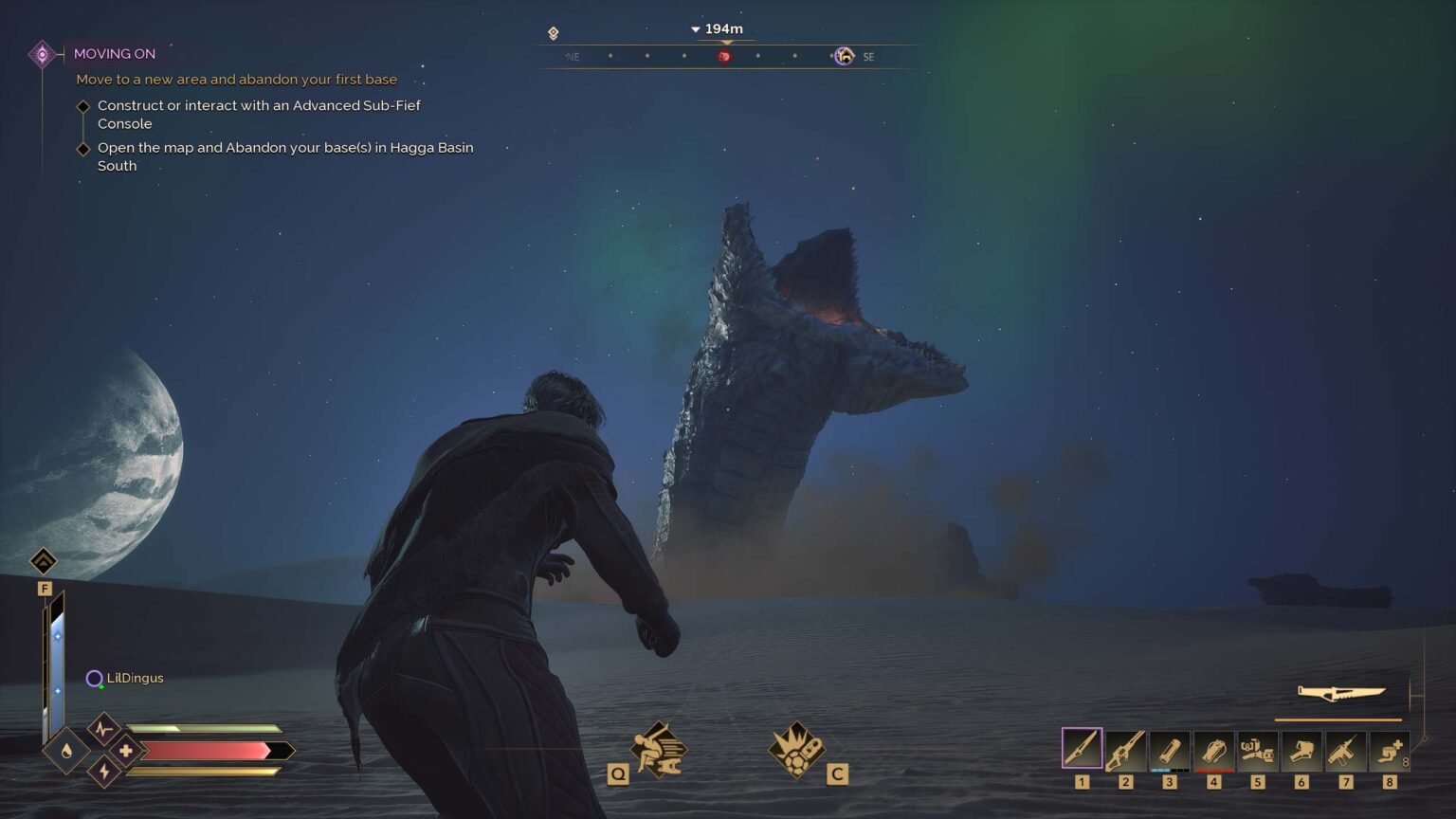Viewport: 1456px width, 819px height.
Task: Use the literjon canteen in slot 4
Action: pyautogui.click(x=1214, y=751)
